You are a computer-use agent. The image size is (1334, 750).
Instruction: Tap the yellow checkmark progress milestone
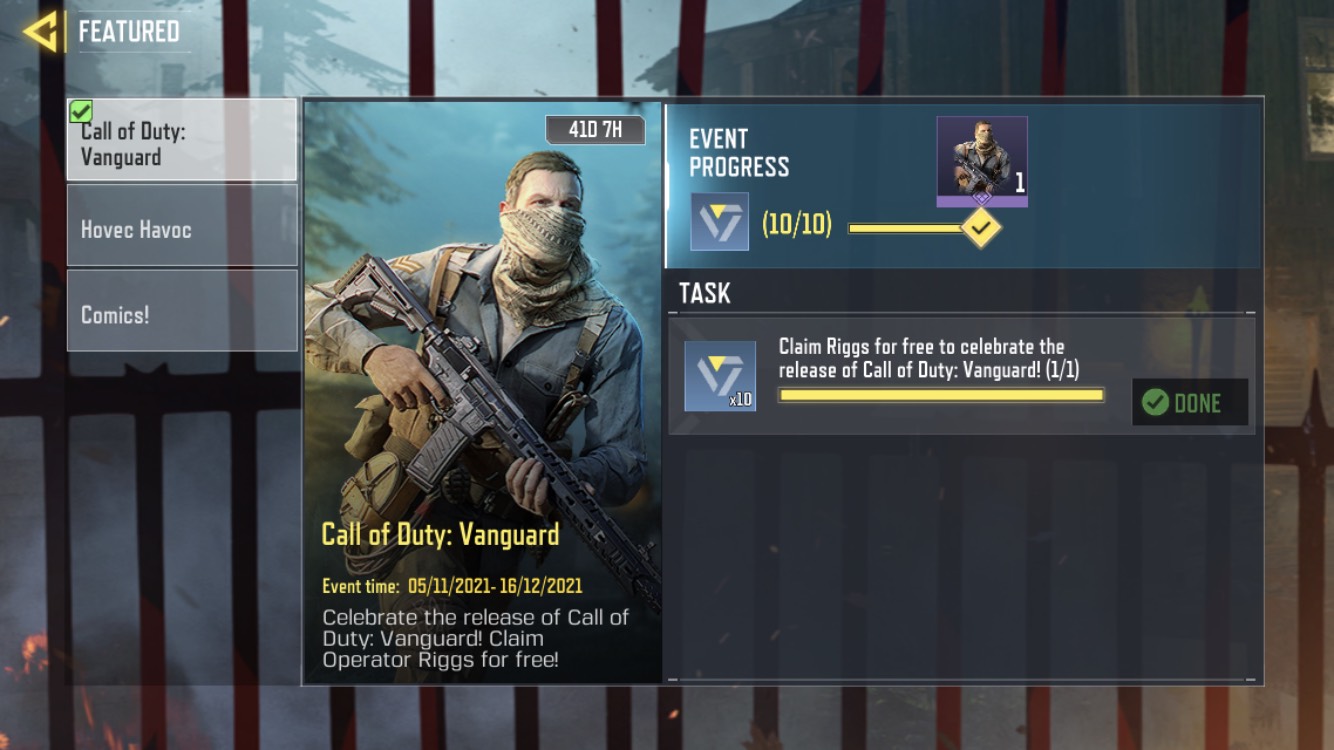[981, 228]
